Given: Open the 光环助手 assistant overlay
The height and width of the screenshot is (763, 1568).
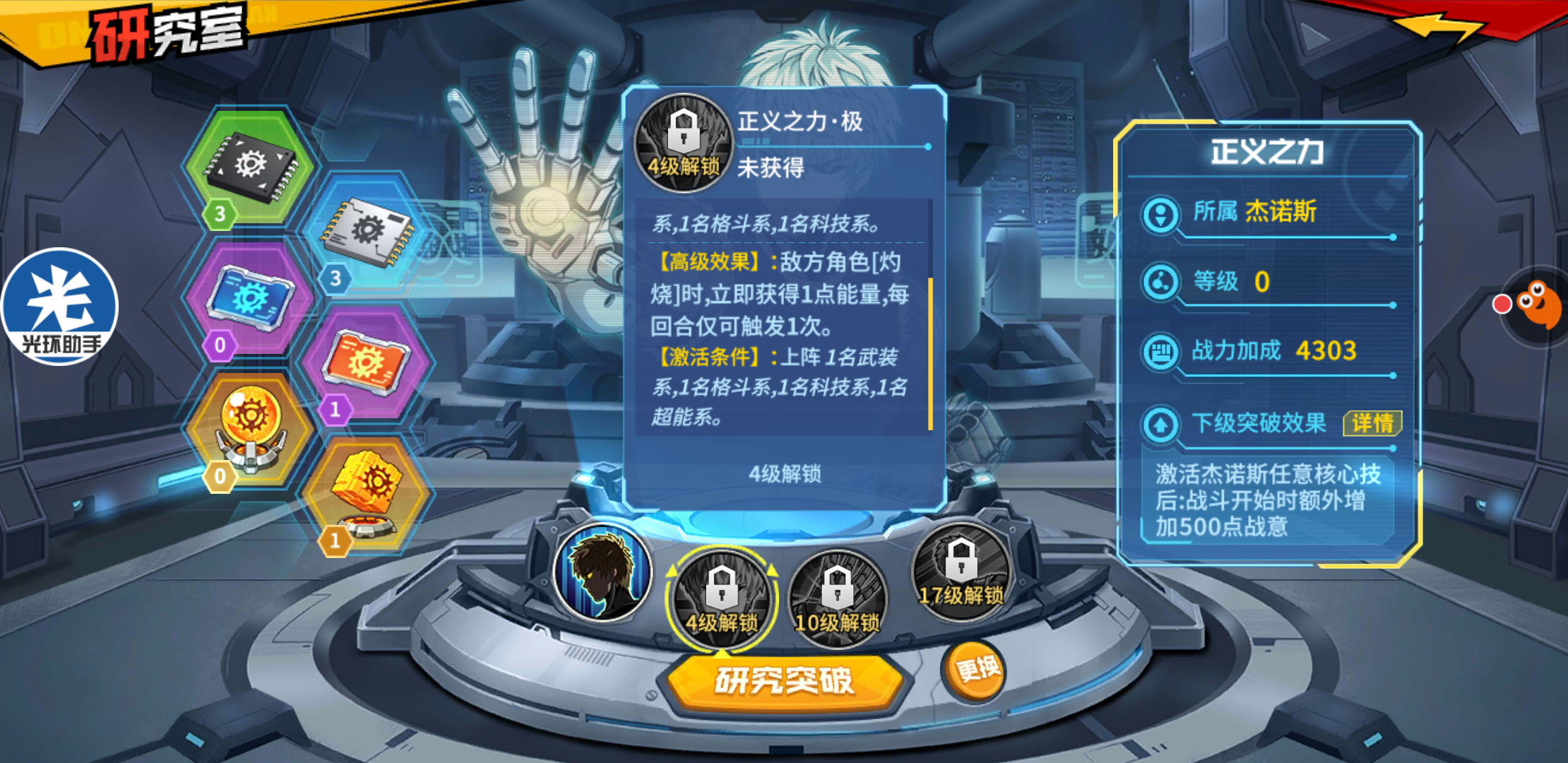Looking at the screenshot, I should coord(60,307).
